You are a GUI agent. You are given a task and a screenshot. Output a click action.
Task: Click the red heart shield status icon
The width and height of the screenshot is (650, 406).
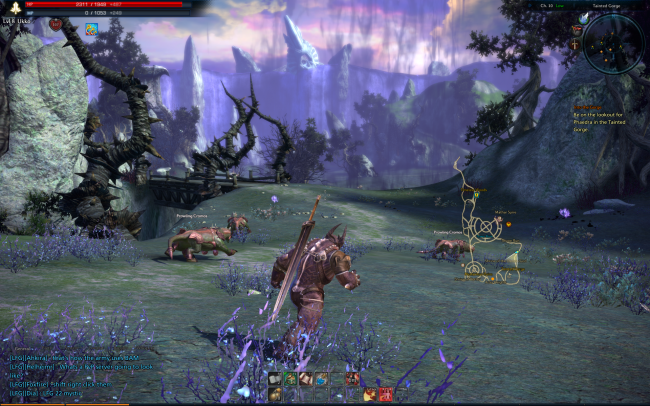[x=55, y=23]
